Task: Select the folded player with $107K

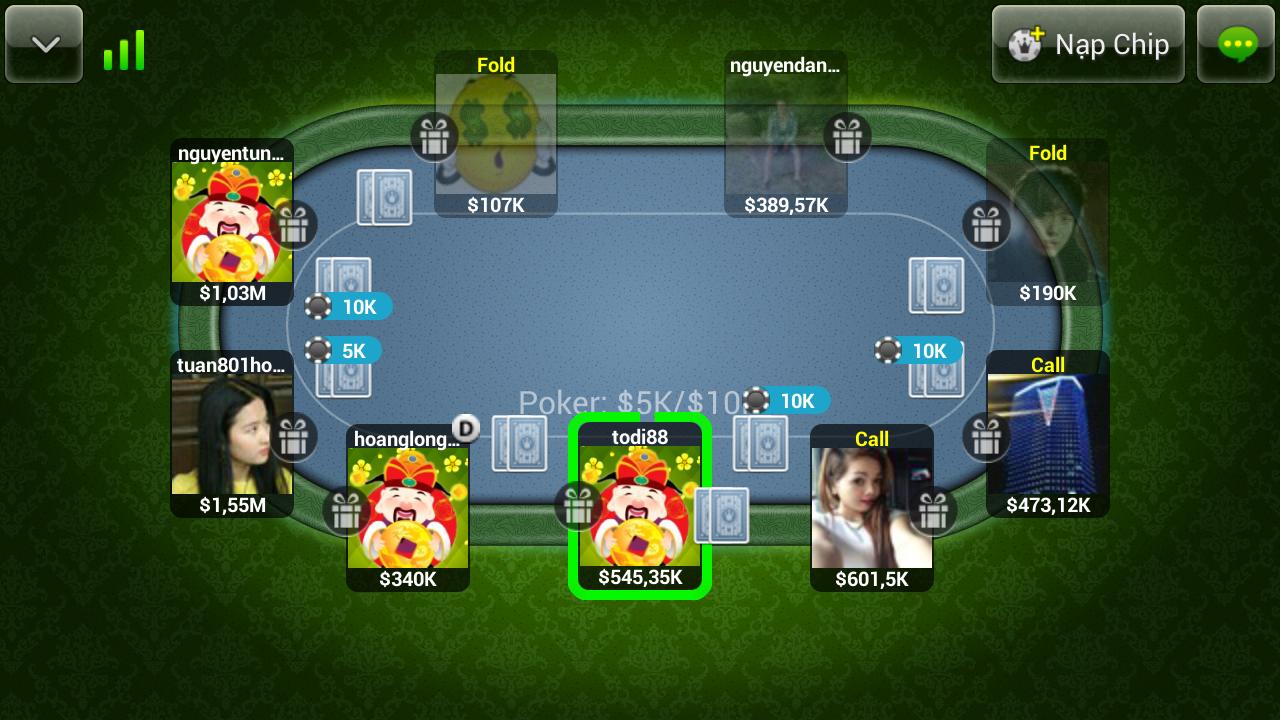Action: coord(496,134)
